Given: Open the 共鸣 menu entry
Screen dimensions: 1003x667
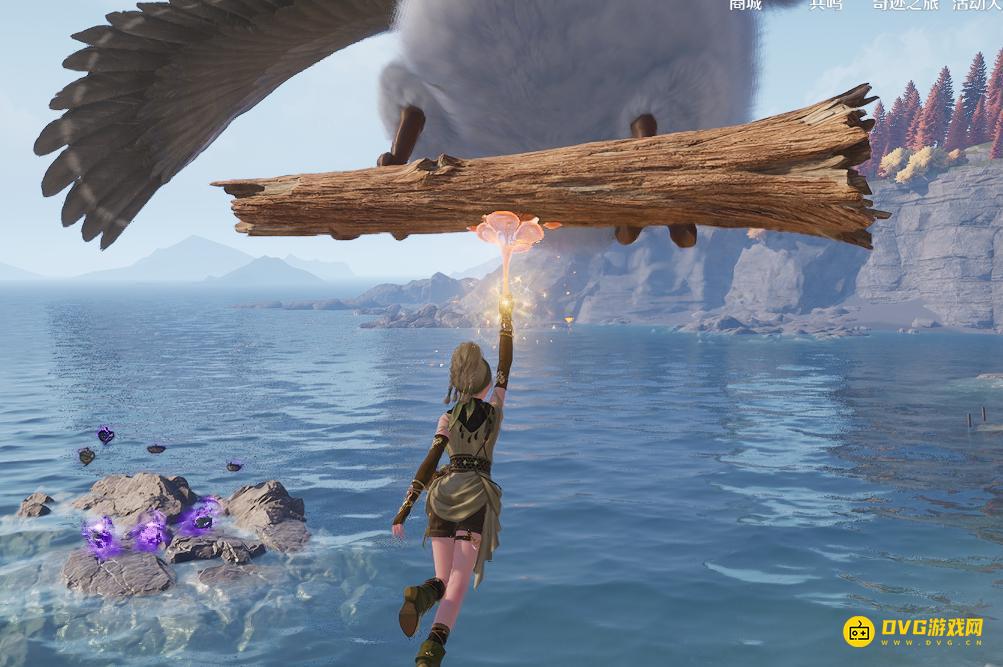Looking at the screenshot, I should [825, 4].
